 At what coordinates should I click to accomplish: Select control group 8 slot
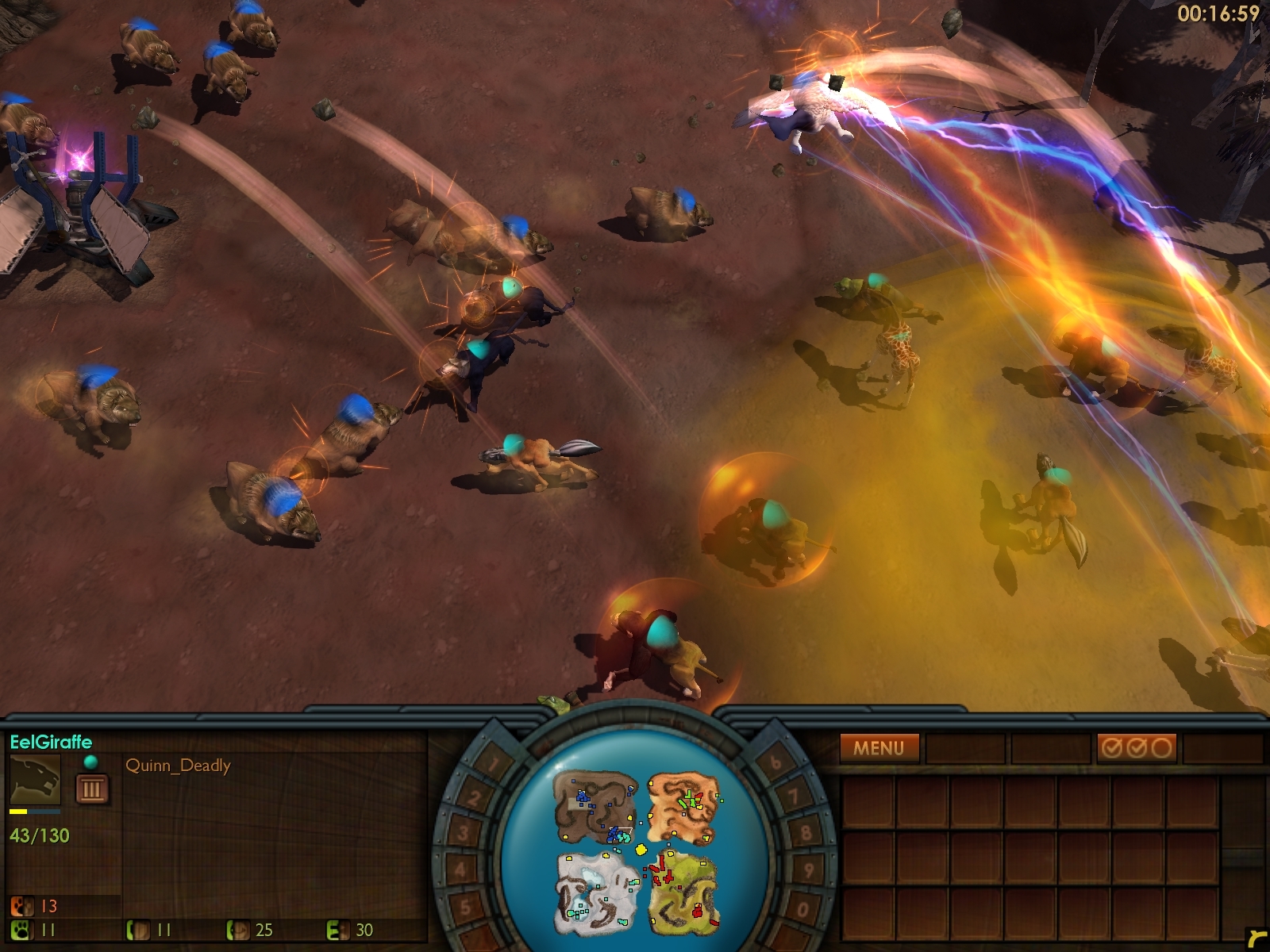pos(806,833)
